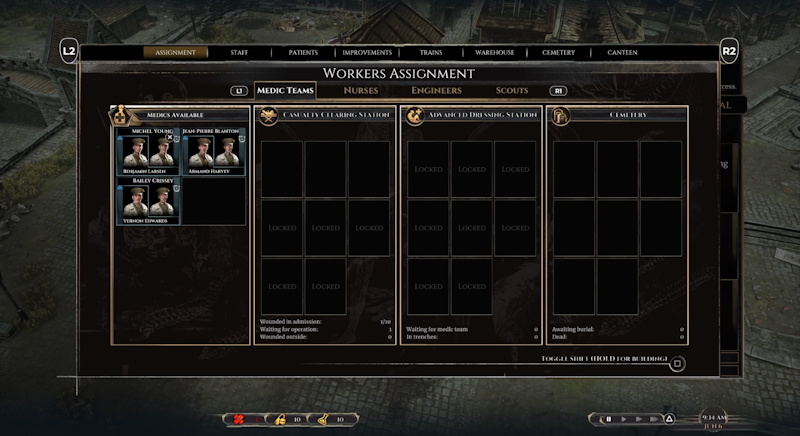Show the Cemetery section in top menu
This screenshot has height=436, width=800.
coord(558,52)
